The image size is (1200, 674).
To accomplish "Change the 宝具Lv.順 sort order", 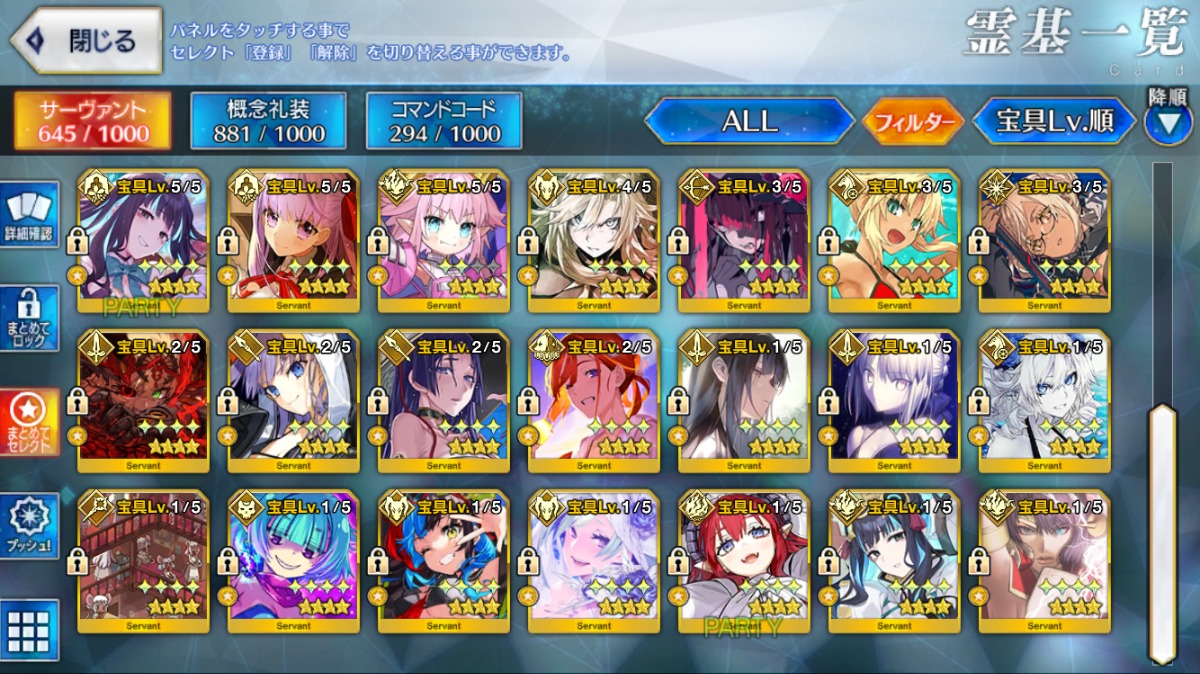I will [1054, 122].
